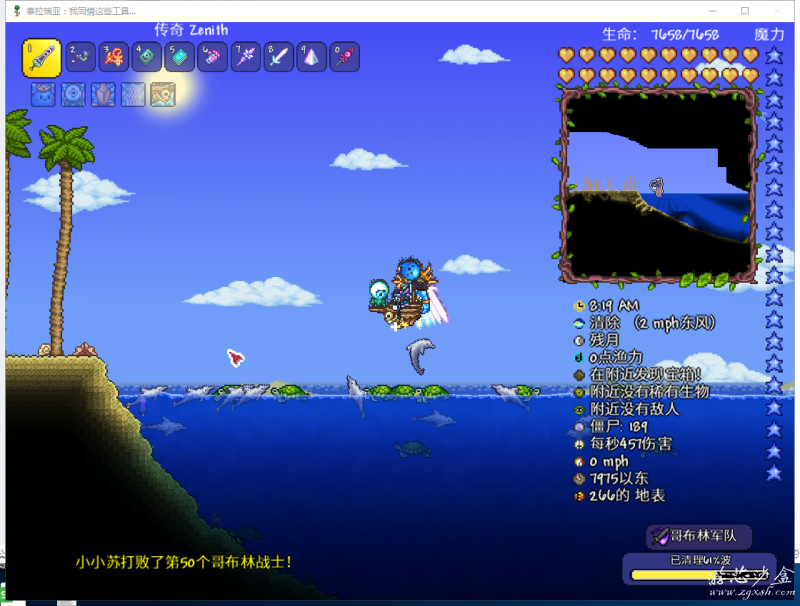The height and width of the screenshot is (606, 800).
Task: Select the white prism in slot 9
Action: (312, 57)
